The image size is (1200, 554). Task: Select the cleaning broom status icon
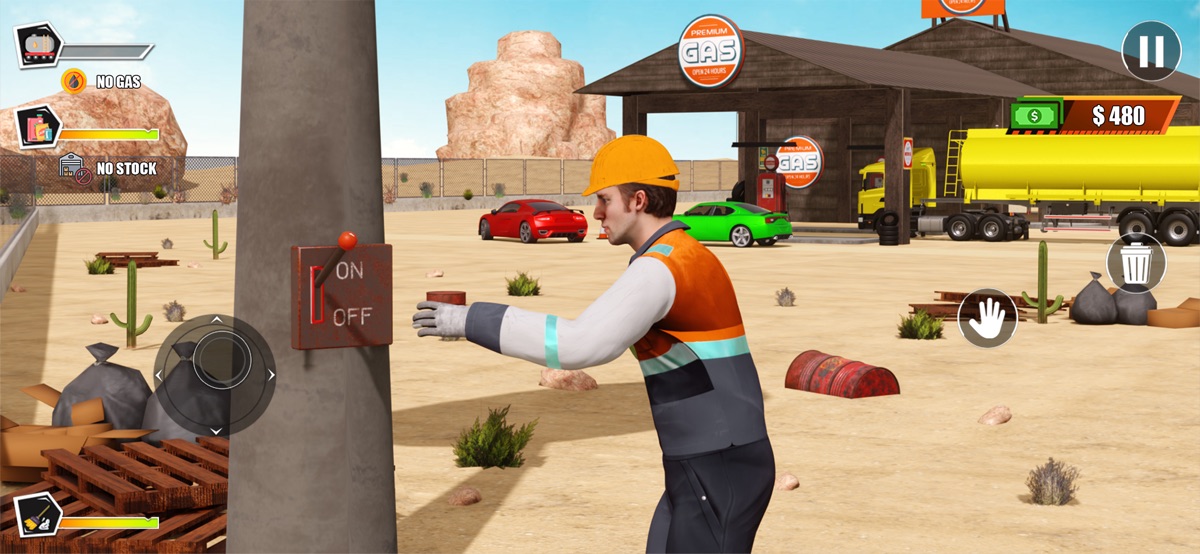[x=38, y=516]
